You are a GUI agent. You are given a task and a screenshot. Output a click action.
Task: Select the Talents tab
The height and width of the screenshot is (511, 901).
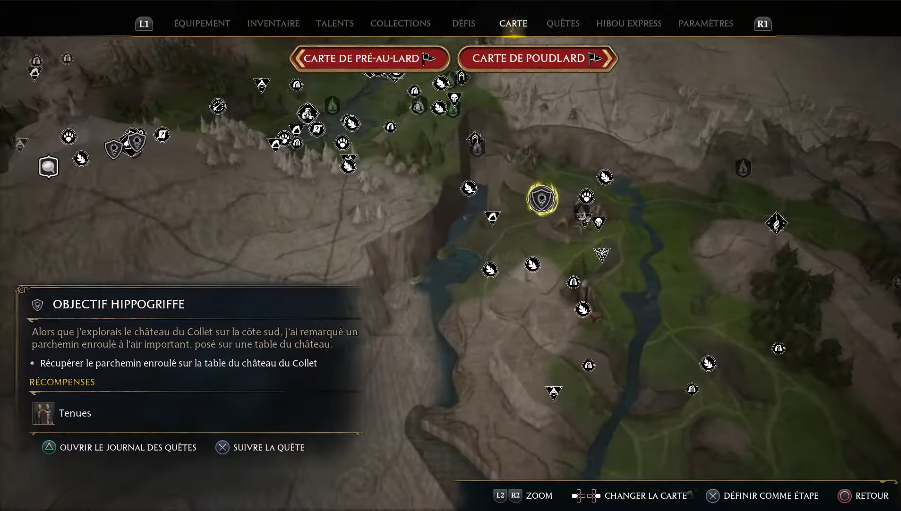[x=334, y=23]
